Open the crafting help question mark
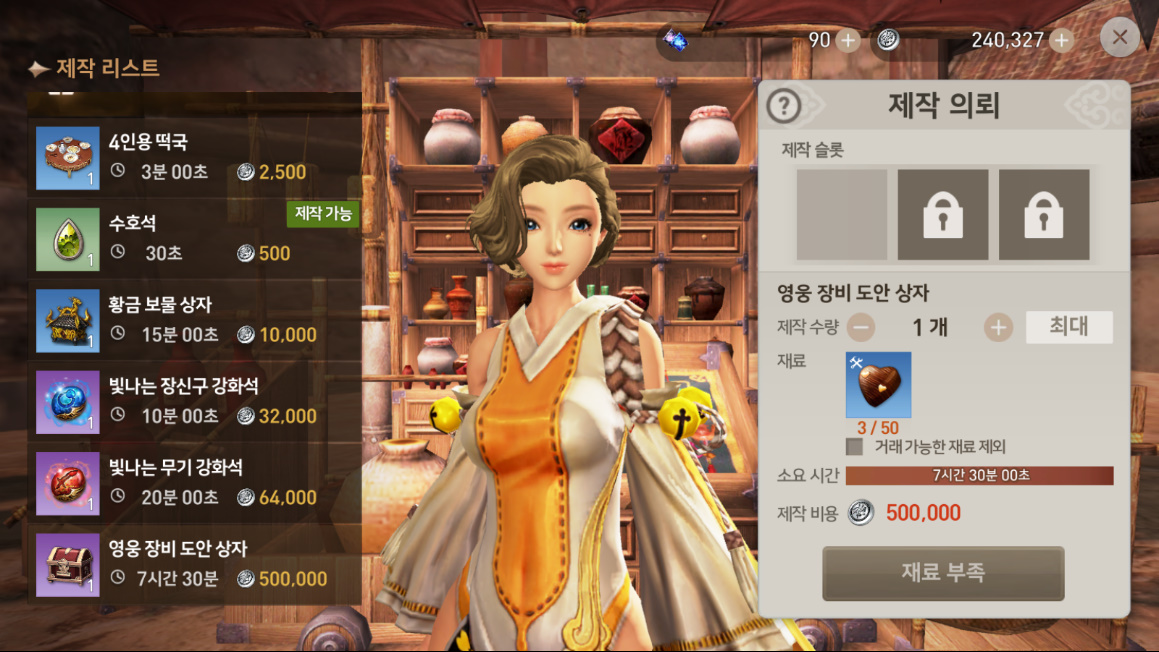This screenshot has width=1159, height=652. pyautogui.click(x=785, y=105)
